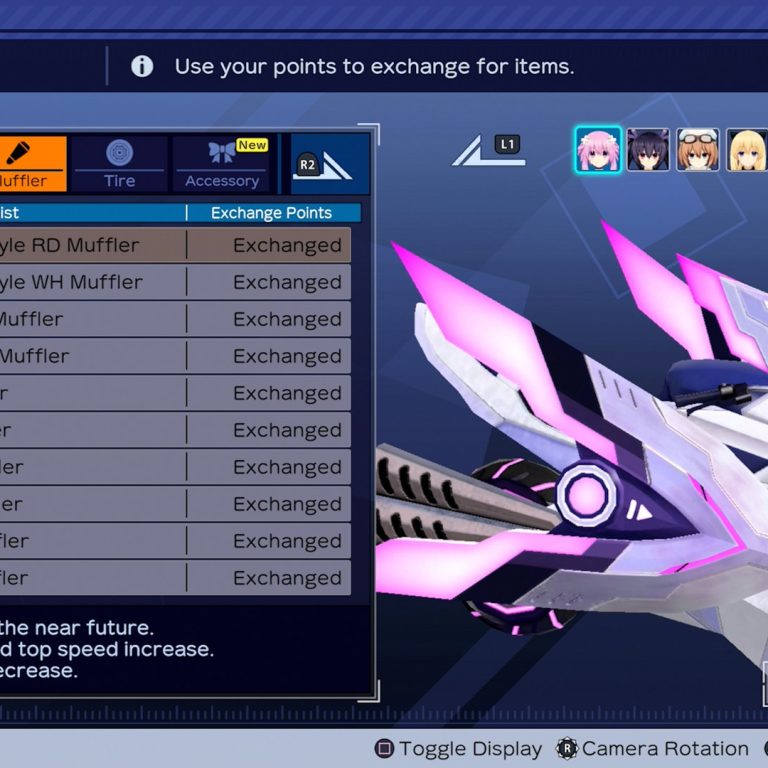
Task: Open the Accessory tab marked New
Action: pos(222,164)
